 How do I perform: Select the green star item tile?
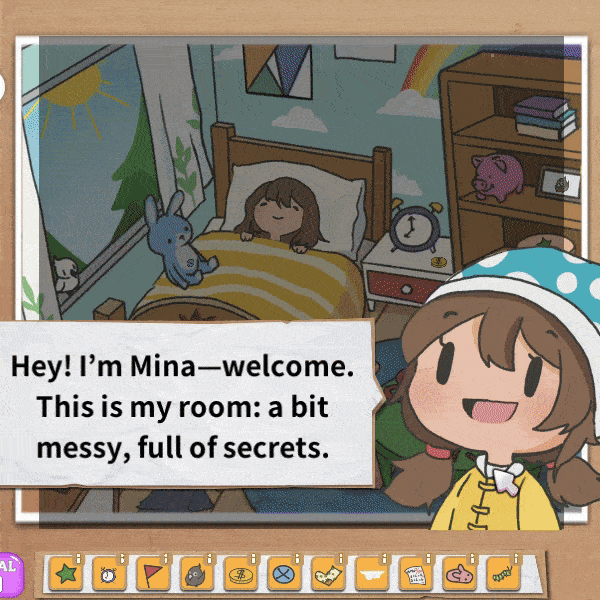[x=63, y=575]
